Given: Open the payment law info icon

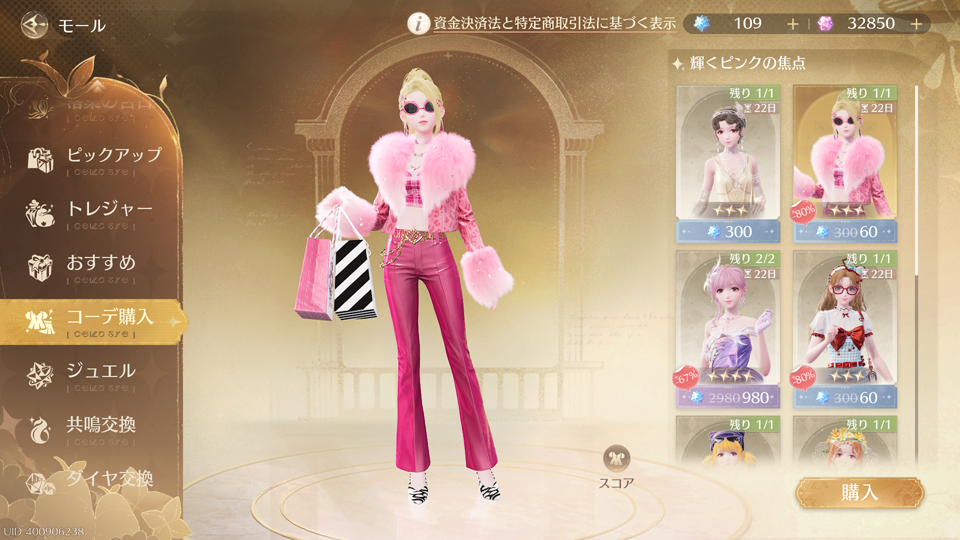Looking at the screenshot, I should [x=419, y=24].
